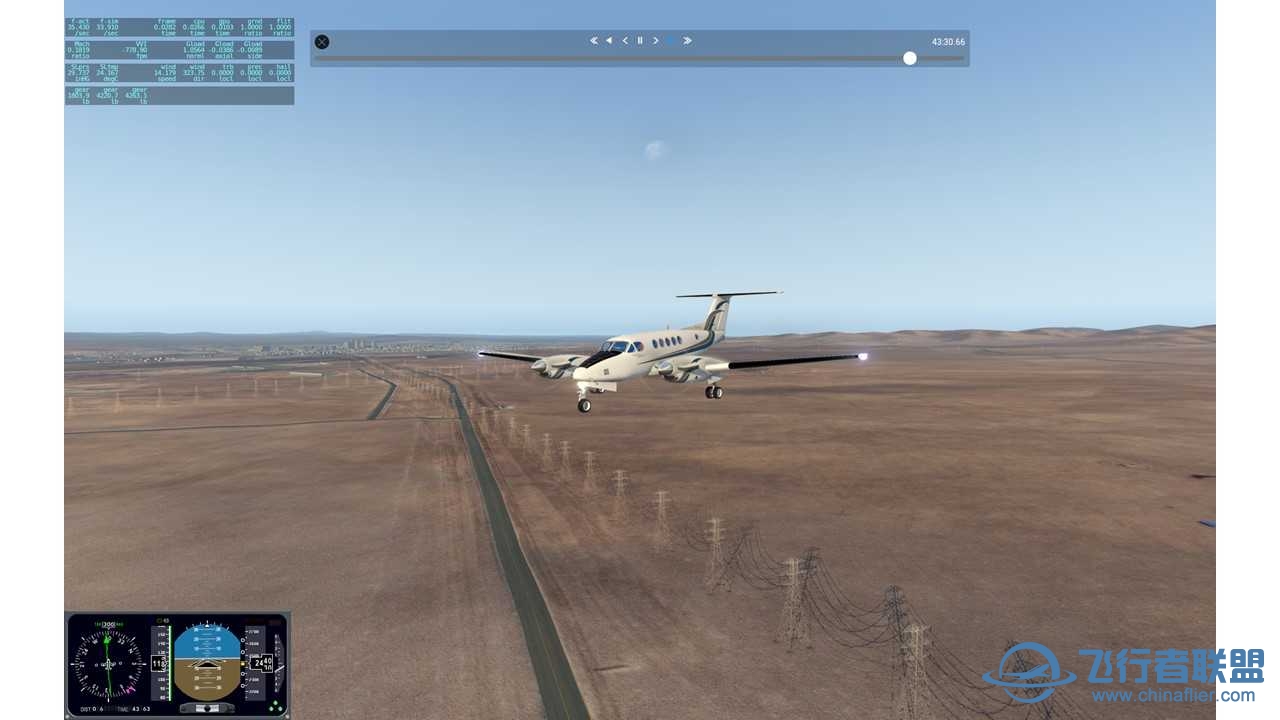Pause the replay
The width and height of the screenshot is (1280, 720).
coord(640,41)
